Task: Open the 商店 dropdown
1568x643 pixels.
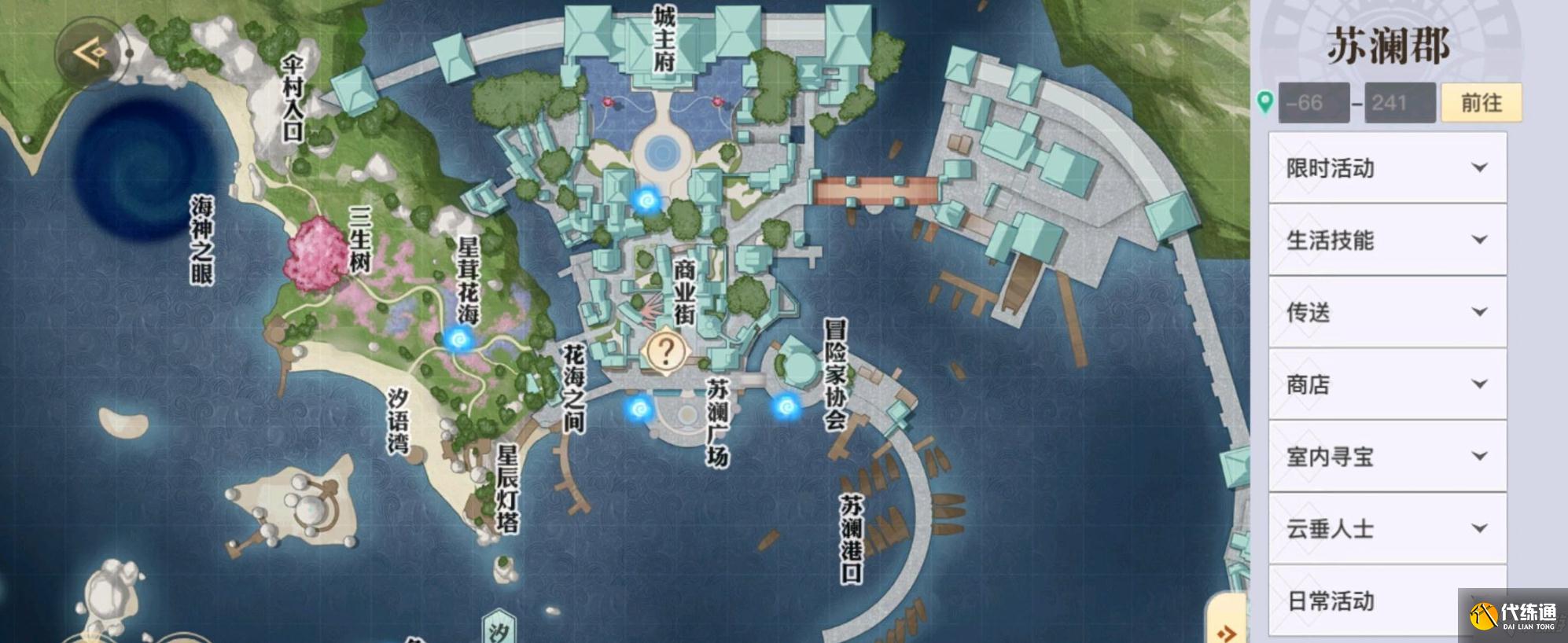Action: (x=1386, y=385)
